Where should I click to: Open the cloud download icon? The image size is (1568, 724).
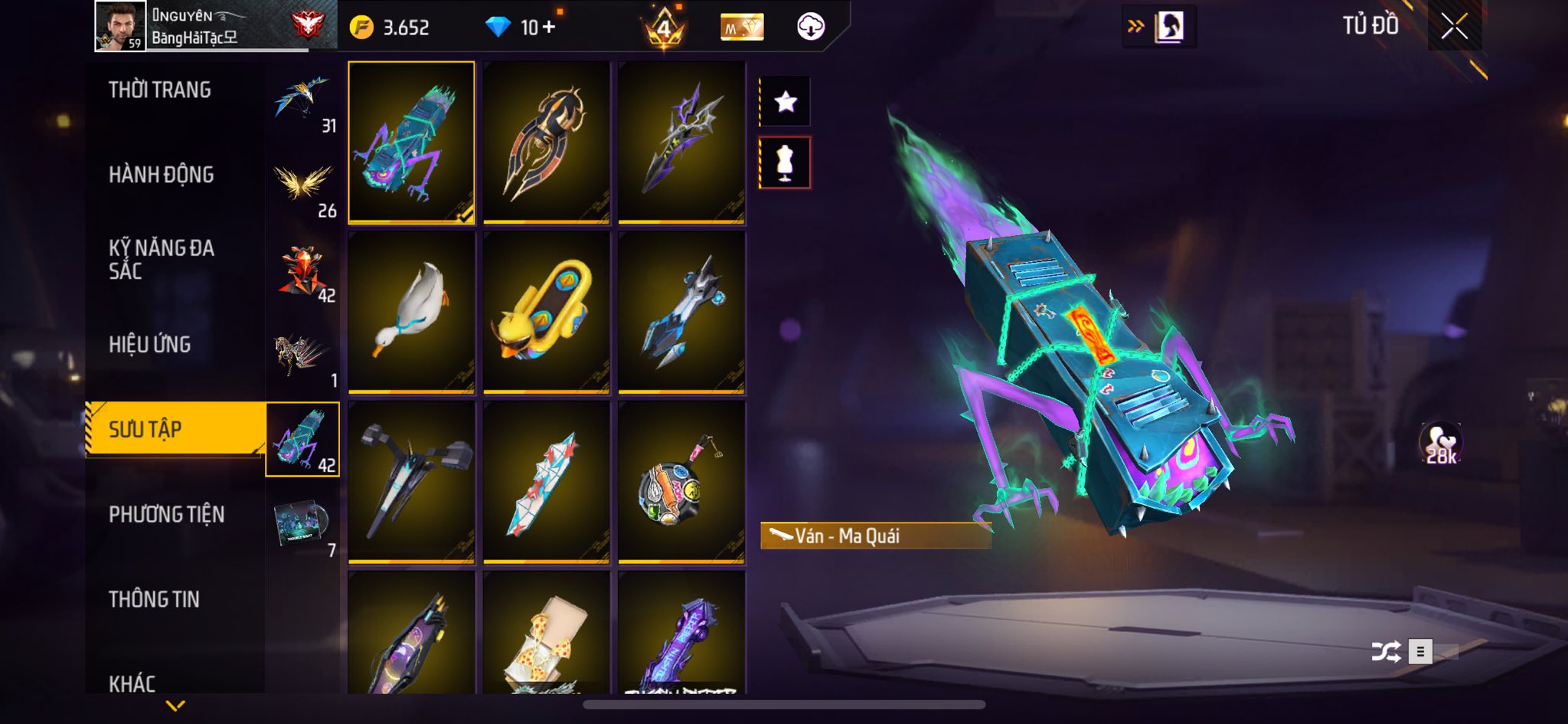[x=810, y=28]
